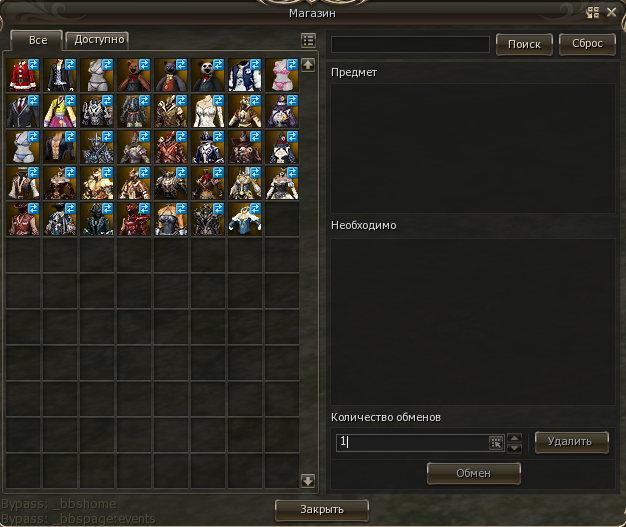Pick the white wedding dress outfit
This screenshot has width=626, height=527.
(208, 111)
